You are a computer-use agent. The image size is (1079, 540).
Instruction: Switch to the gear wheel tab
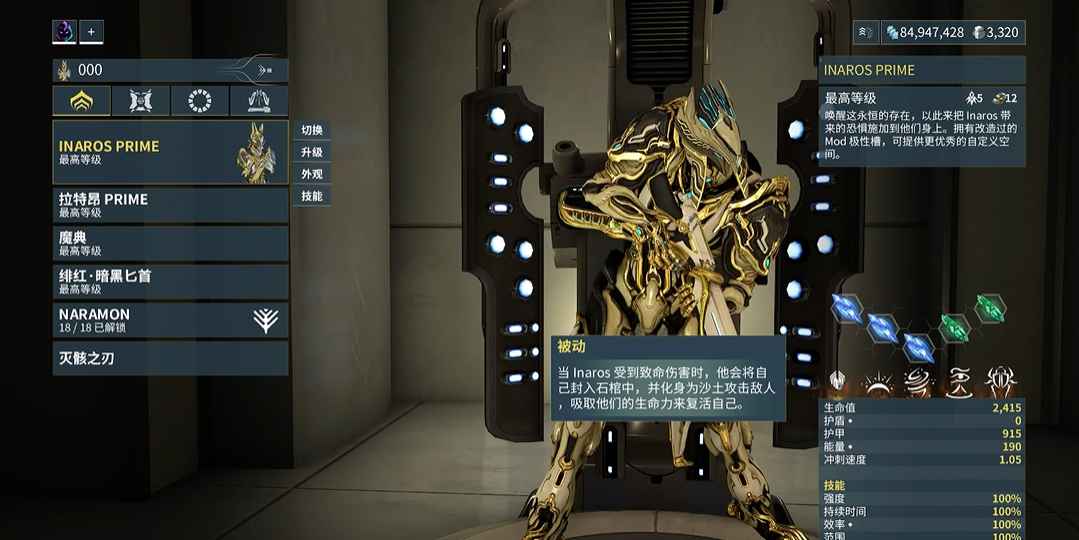point(200,101)
